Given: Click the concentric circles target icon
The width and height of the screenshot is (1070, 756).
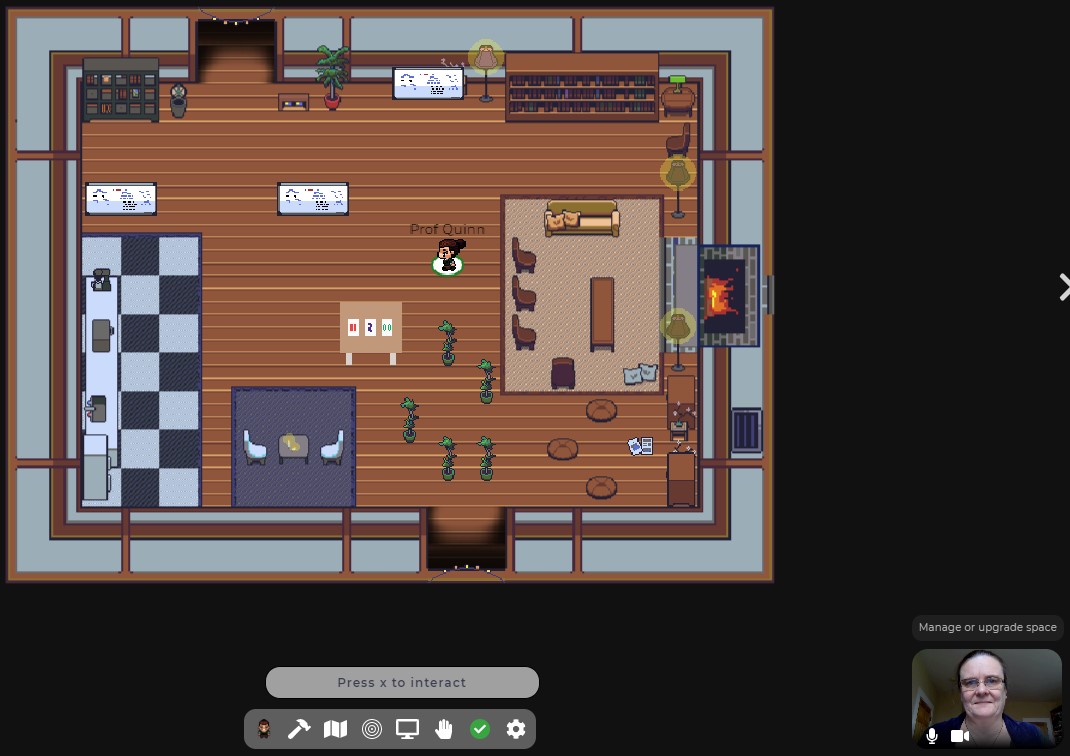Looking at the screenshot, I should coord(371,729).
